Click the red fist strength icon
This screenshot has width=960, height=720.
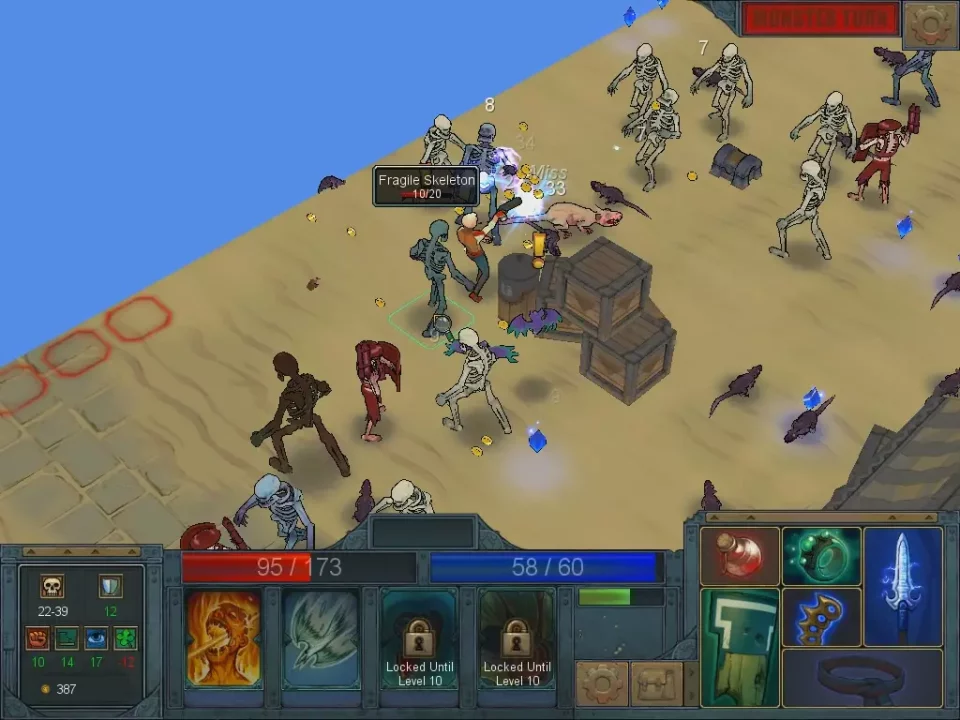38,638
